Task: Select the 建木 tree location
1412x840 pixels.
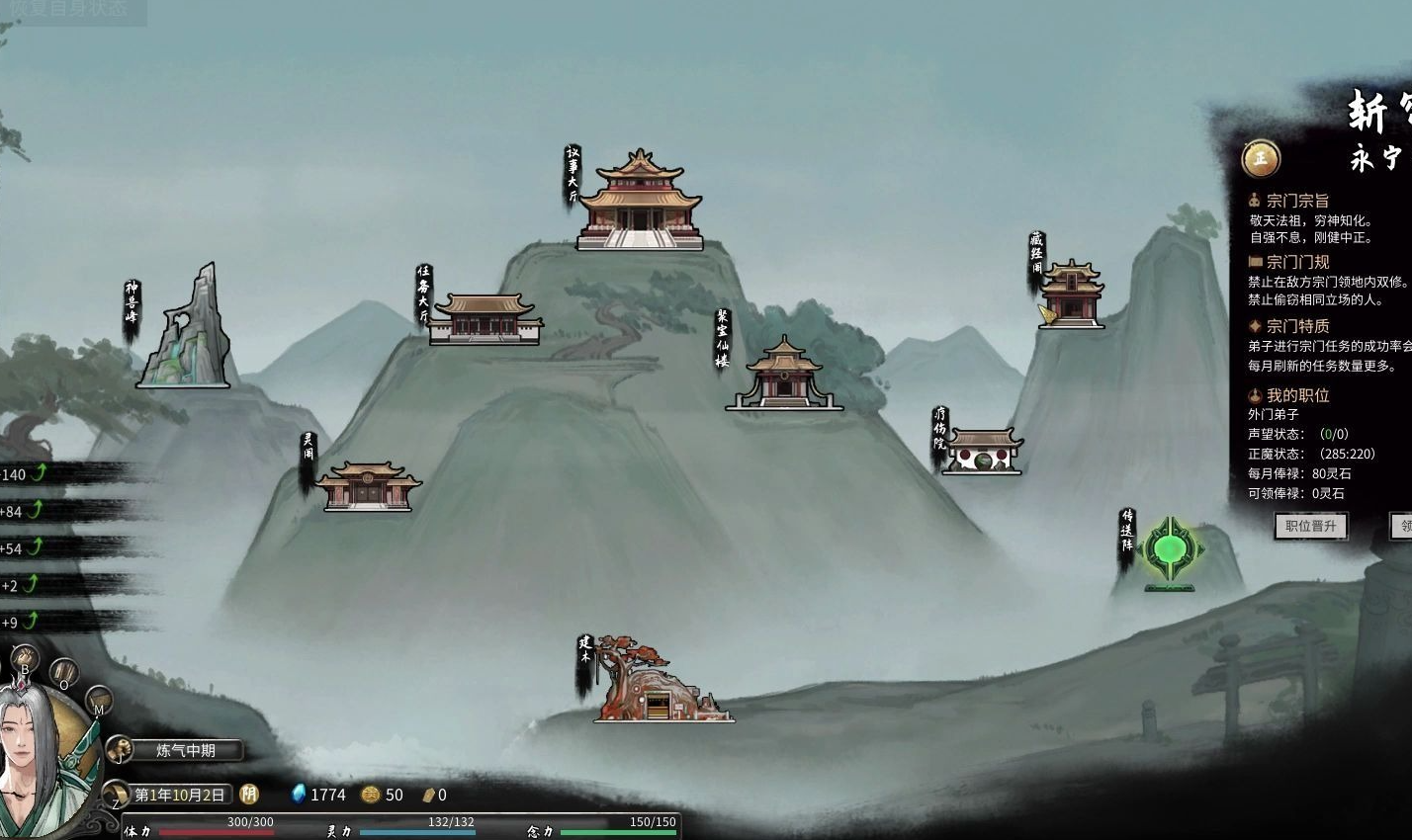Action: point(658,684)
